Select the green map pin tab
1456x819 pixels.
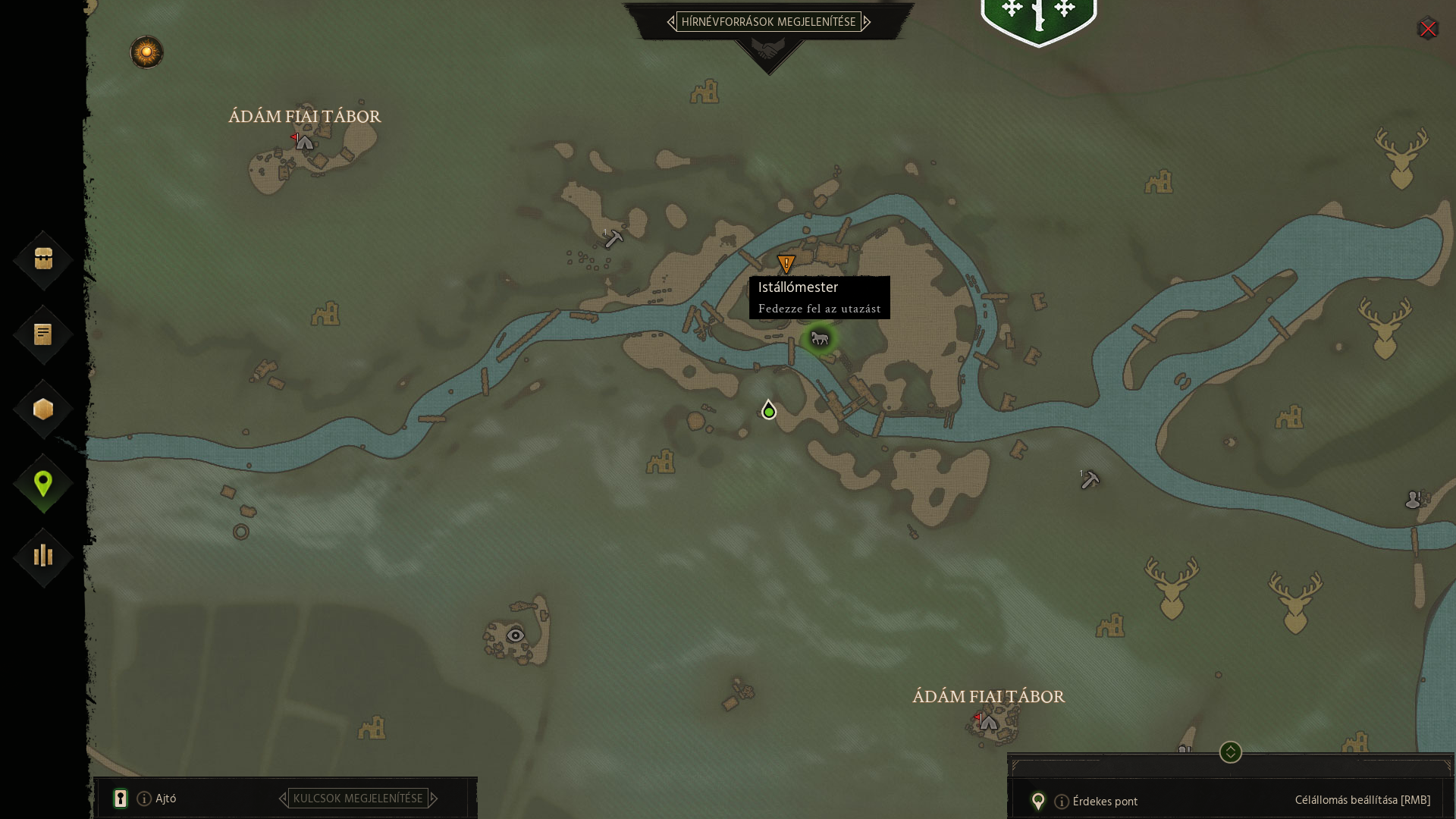pyautogui.click(x=43, y=483)
